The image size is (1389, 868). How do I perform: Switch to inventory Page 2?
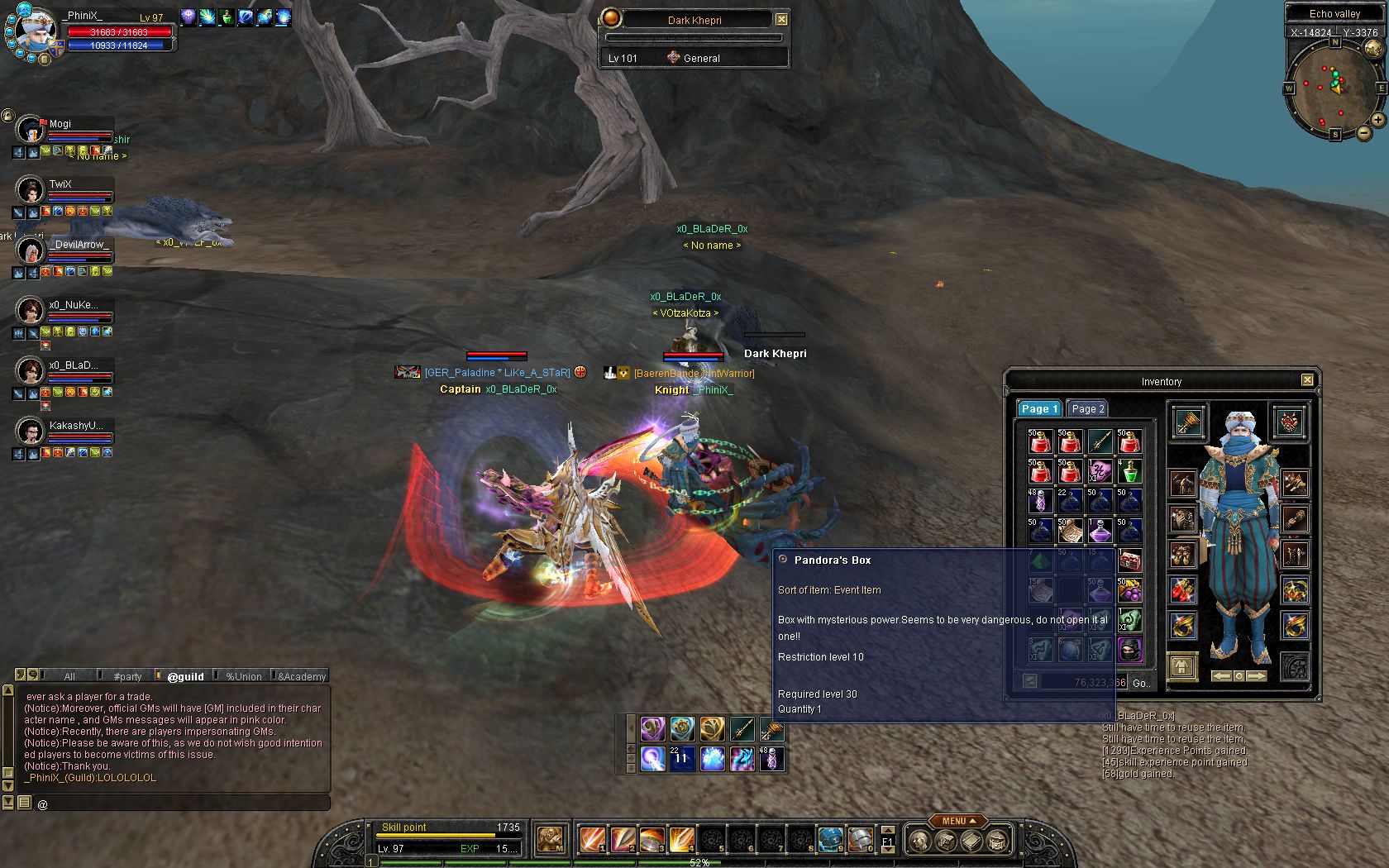pos(1087,408)
